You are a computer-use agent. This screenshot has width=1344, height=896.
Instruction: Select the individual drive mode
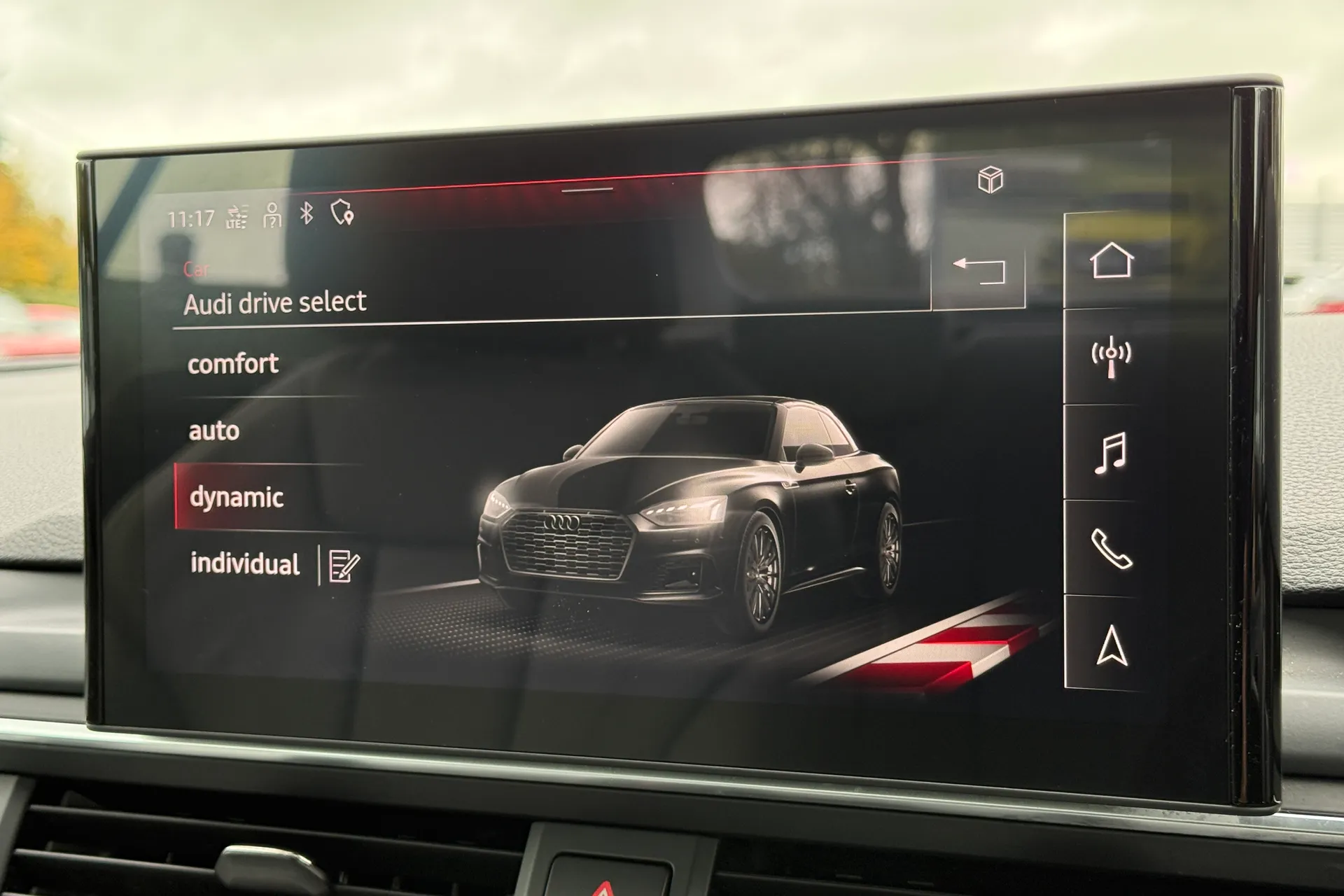(x=245, y=563)
